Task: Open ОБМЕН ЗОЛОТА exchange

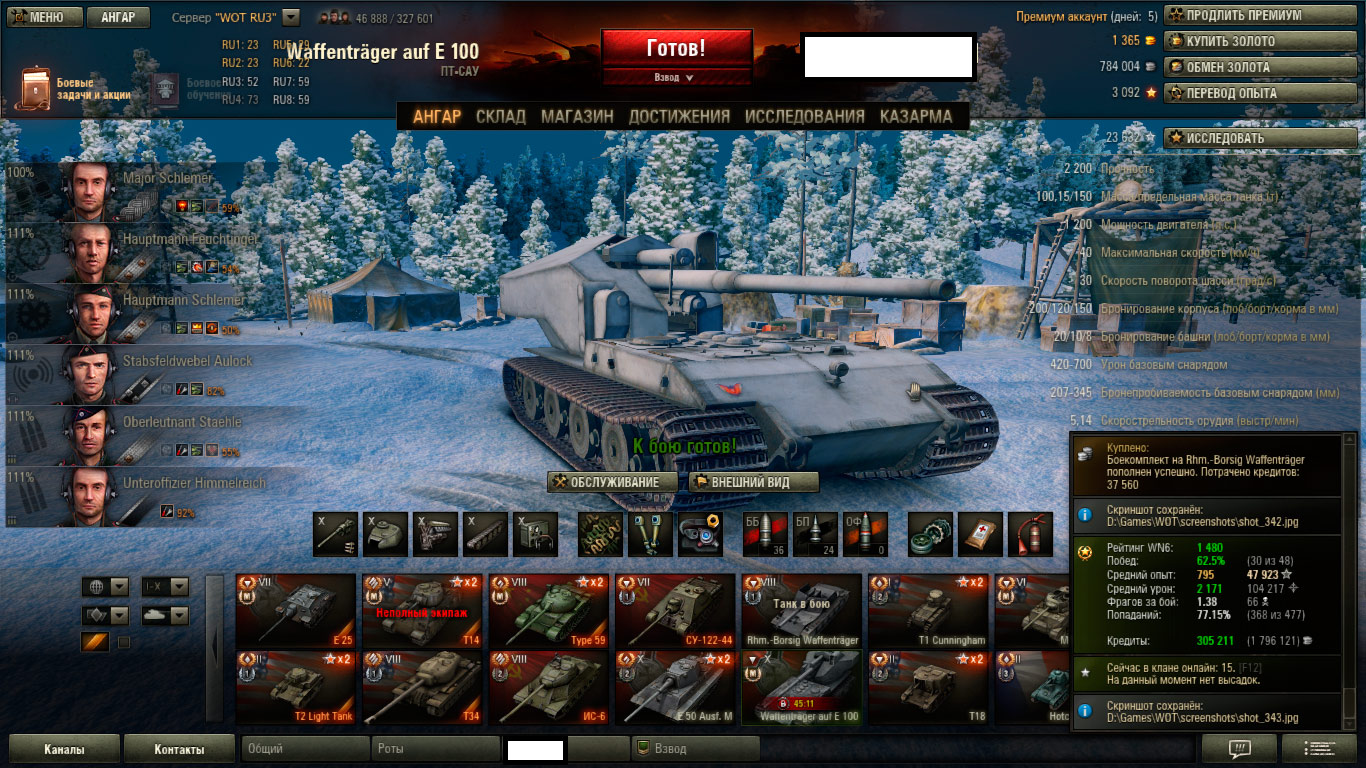Action: [x=1260, y=67]
